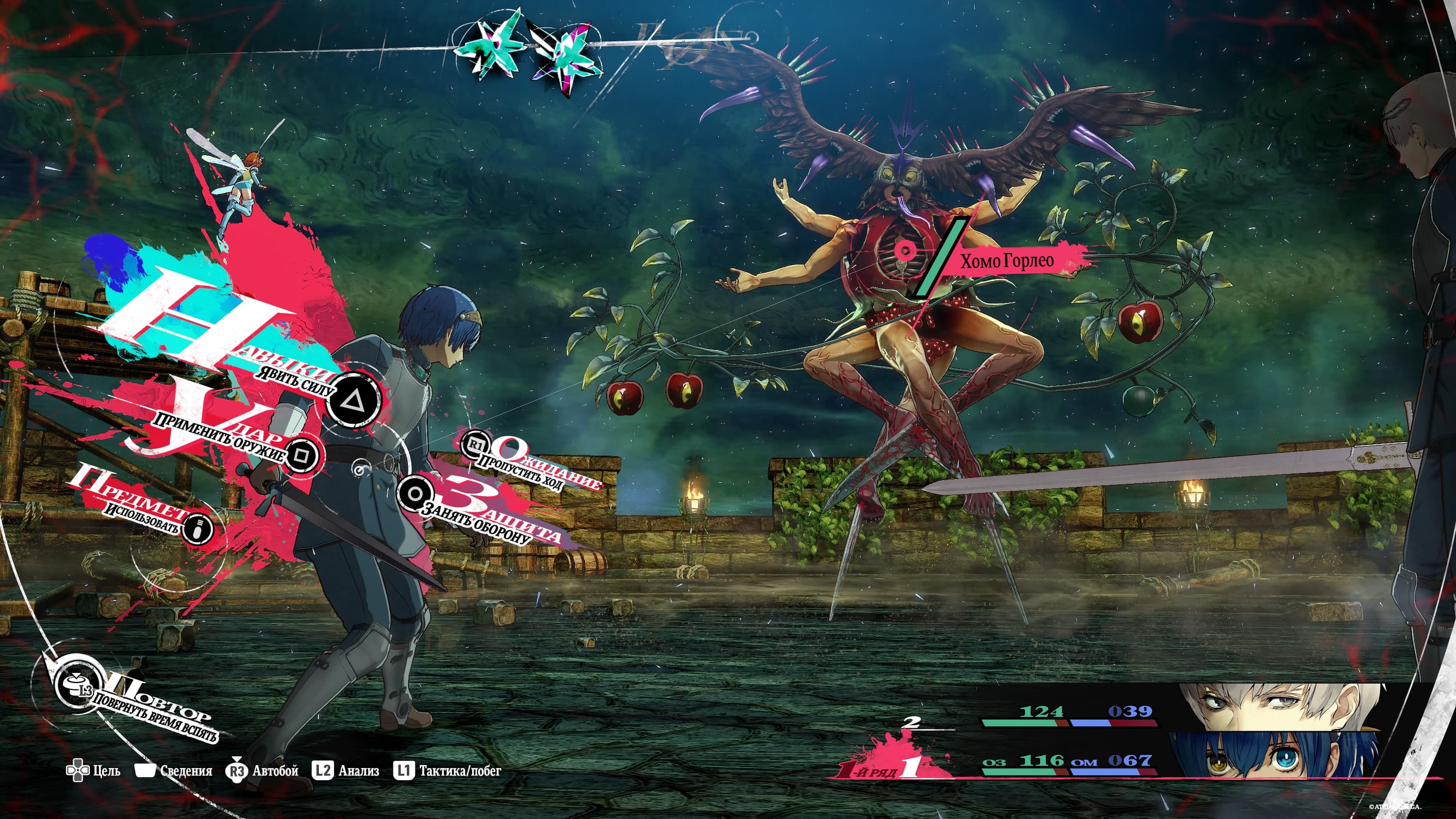The height and width of the screenshot is (819, 1456).
Task: Select the Защита guard command
Action: click(415, 493)
